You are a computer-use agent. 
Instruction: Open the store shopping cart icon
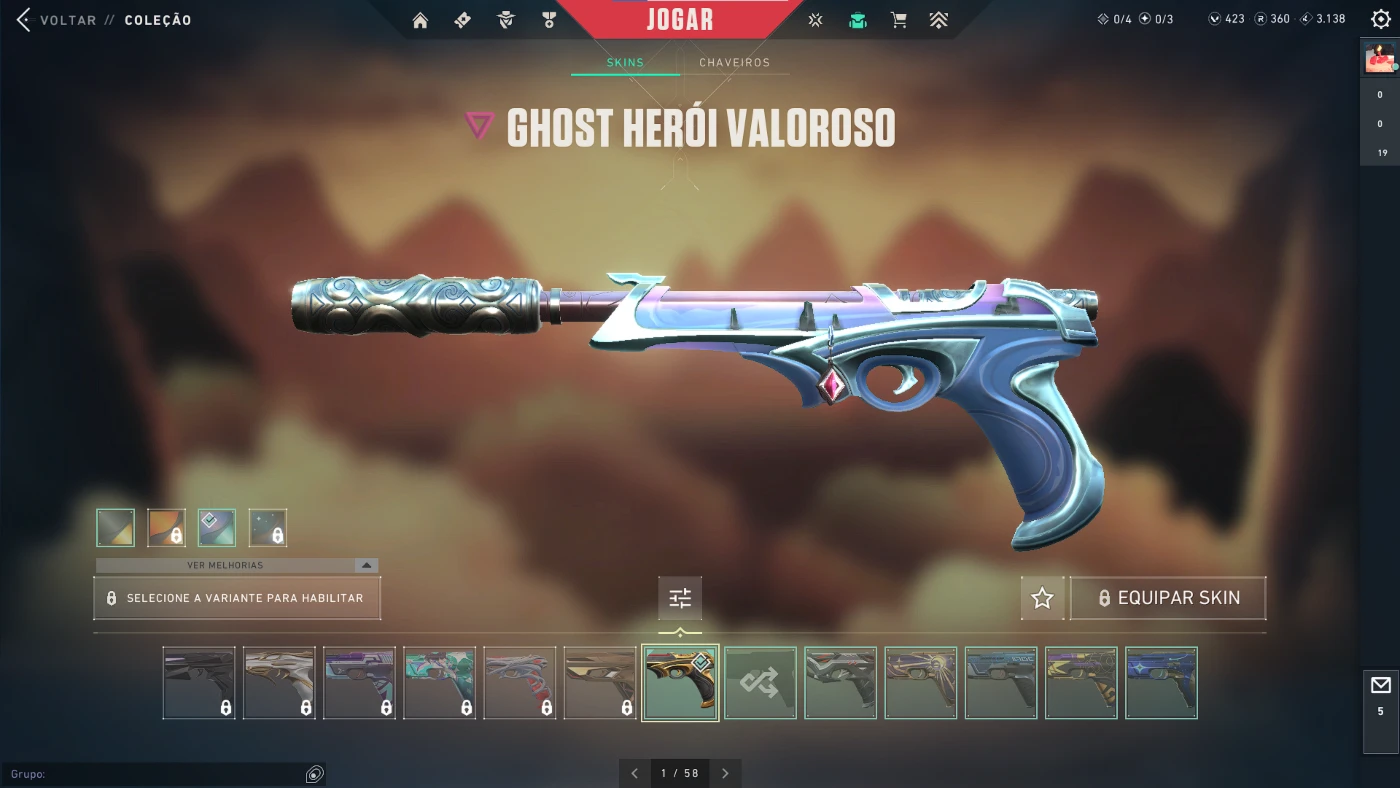click(x=899, y=20)
